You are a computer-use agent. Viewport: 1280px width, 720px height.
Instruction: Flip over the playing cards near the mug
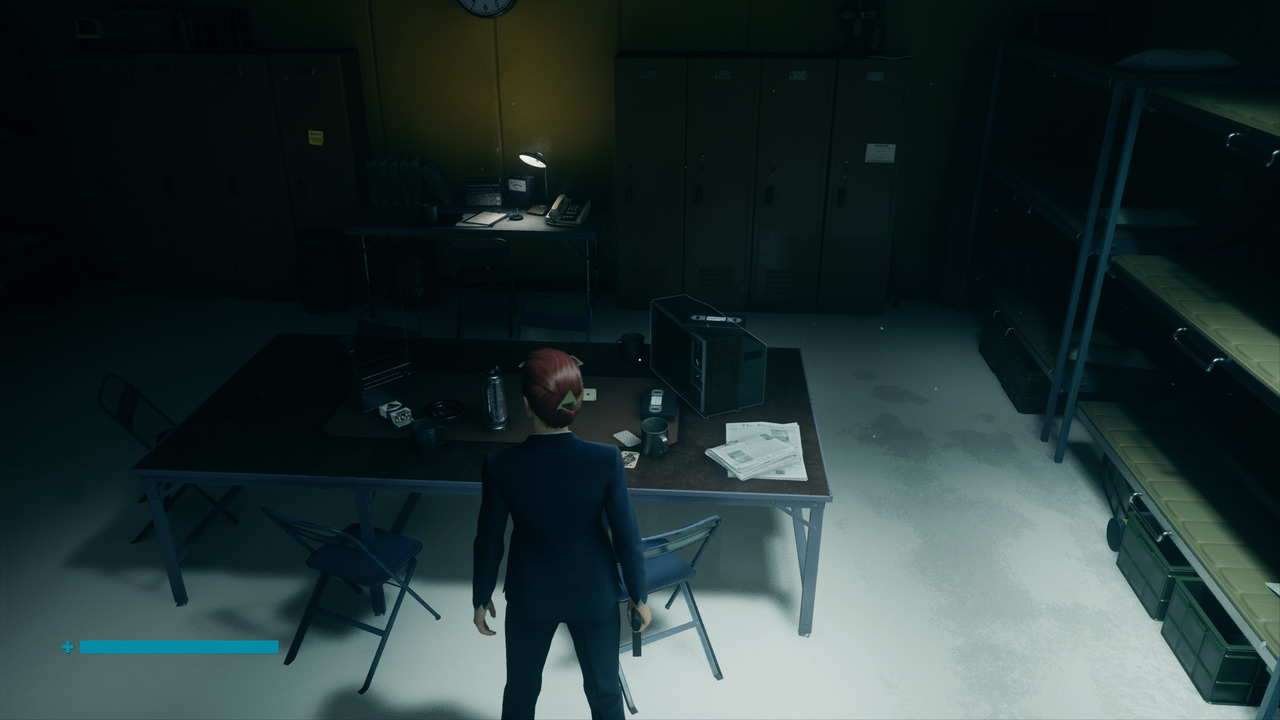click(629, 458)
